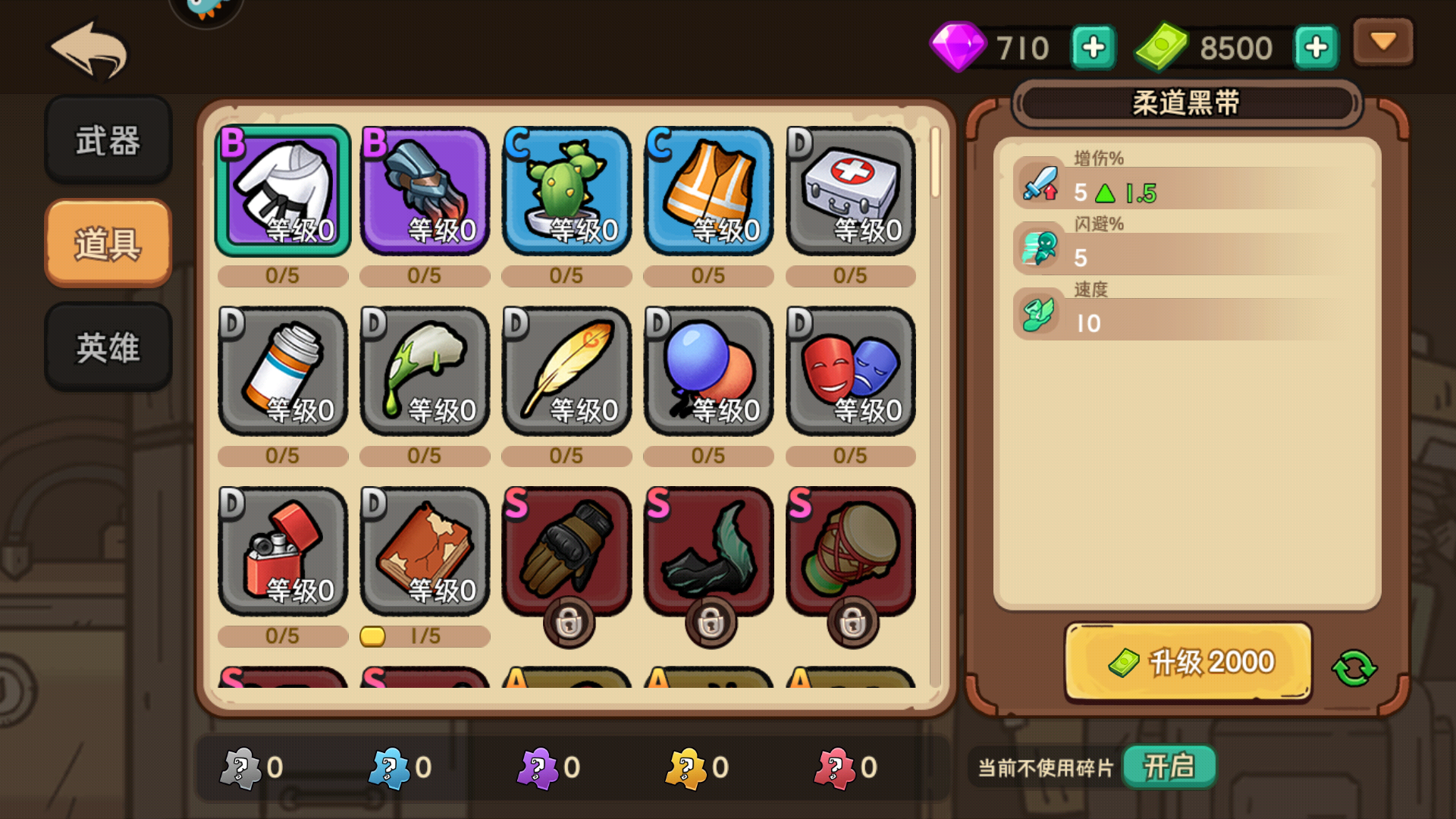This screenshot has width=1456, height=819.
Task: Select the orange safety vest item
Action: [x=707, y=190]
